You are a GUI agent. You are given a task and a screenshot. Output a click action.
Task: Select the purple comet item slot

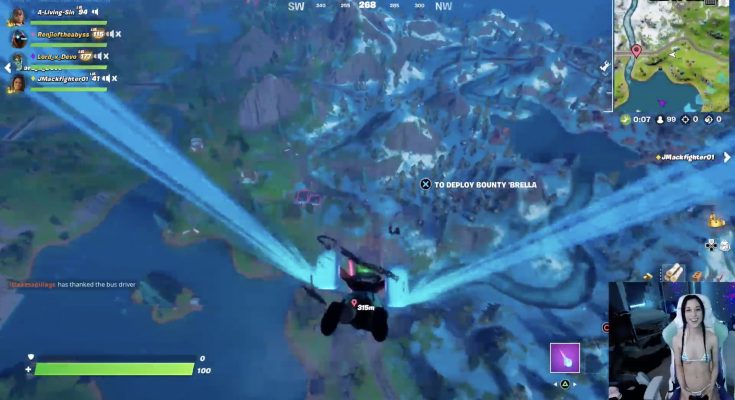point(565,357)
